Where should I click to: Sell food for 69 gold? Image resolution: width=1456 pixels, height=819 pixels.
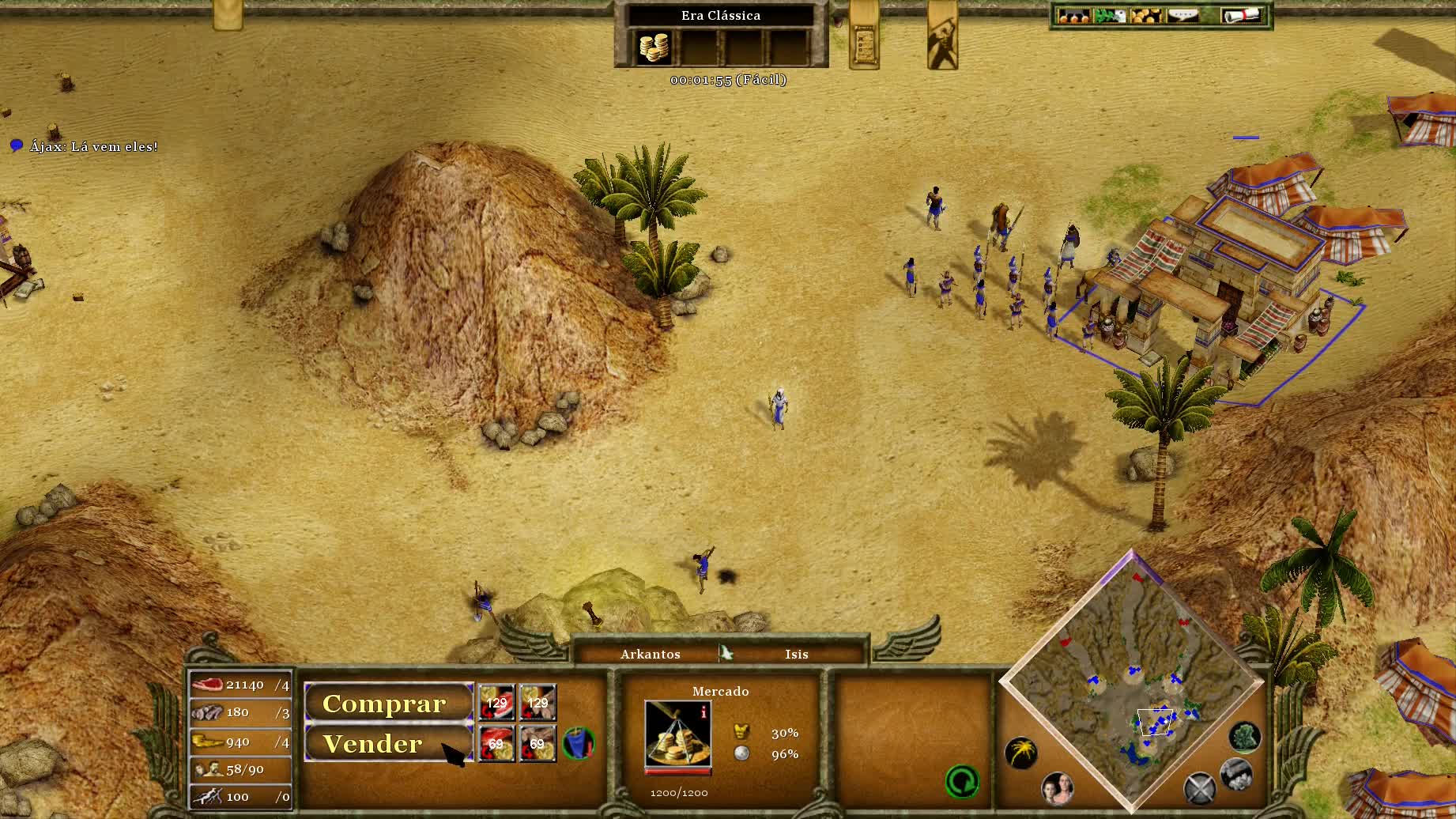coord(496,744)
